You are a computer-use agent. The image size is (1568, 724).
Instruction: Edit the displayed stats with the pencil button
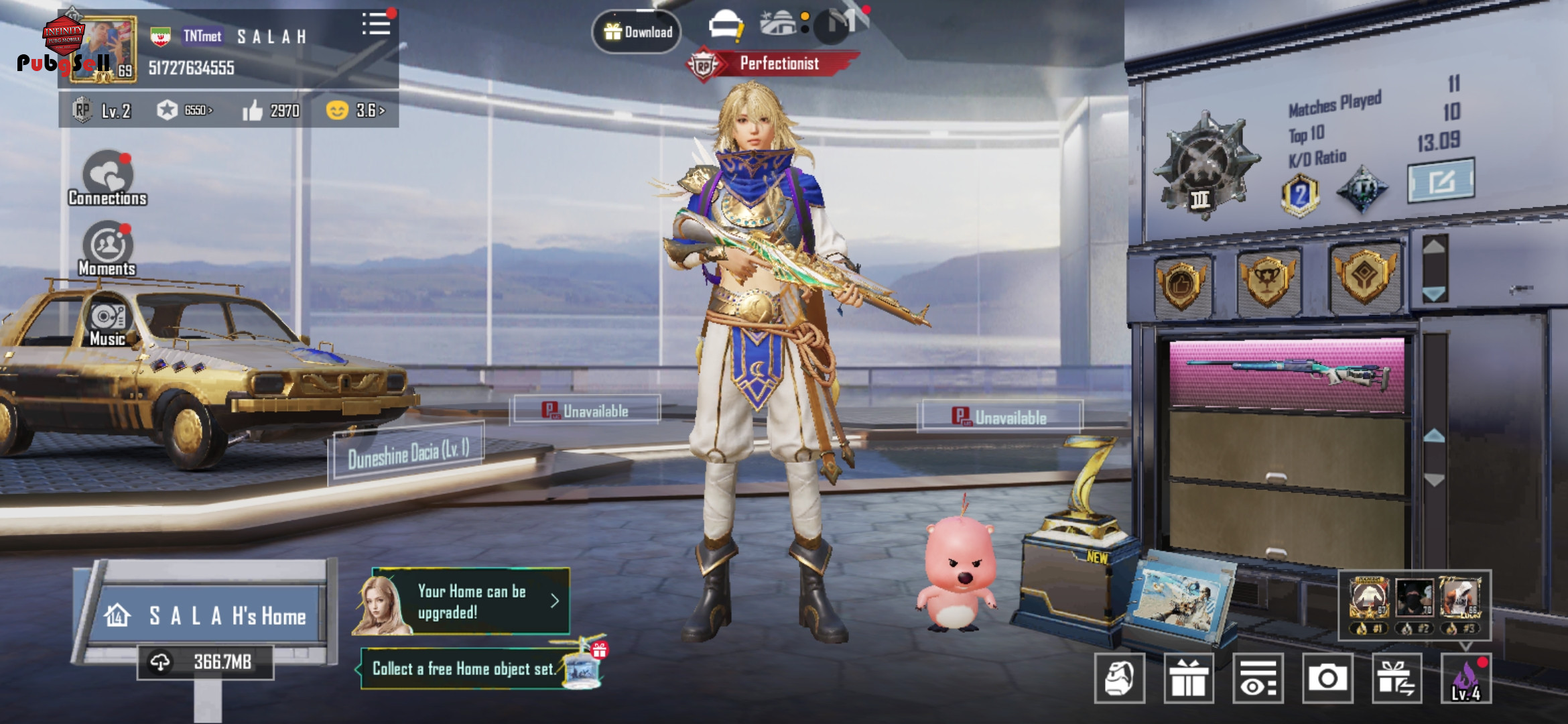(x=1441, y=180)
